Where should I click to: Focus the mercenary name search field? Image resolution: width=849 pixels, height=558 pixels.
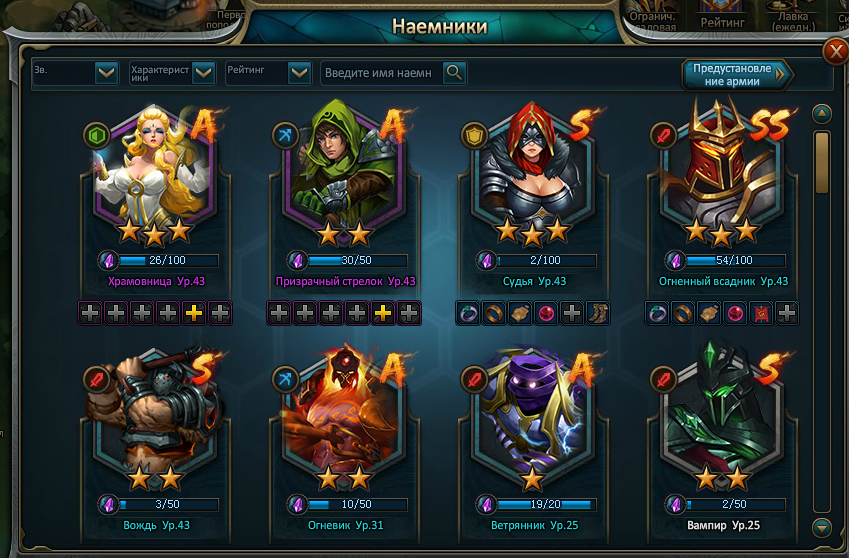[381, 72]
